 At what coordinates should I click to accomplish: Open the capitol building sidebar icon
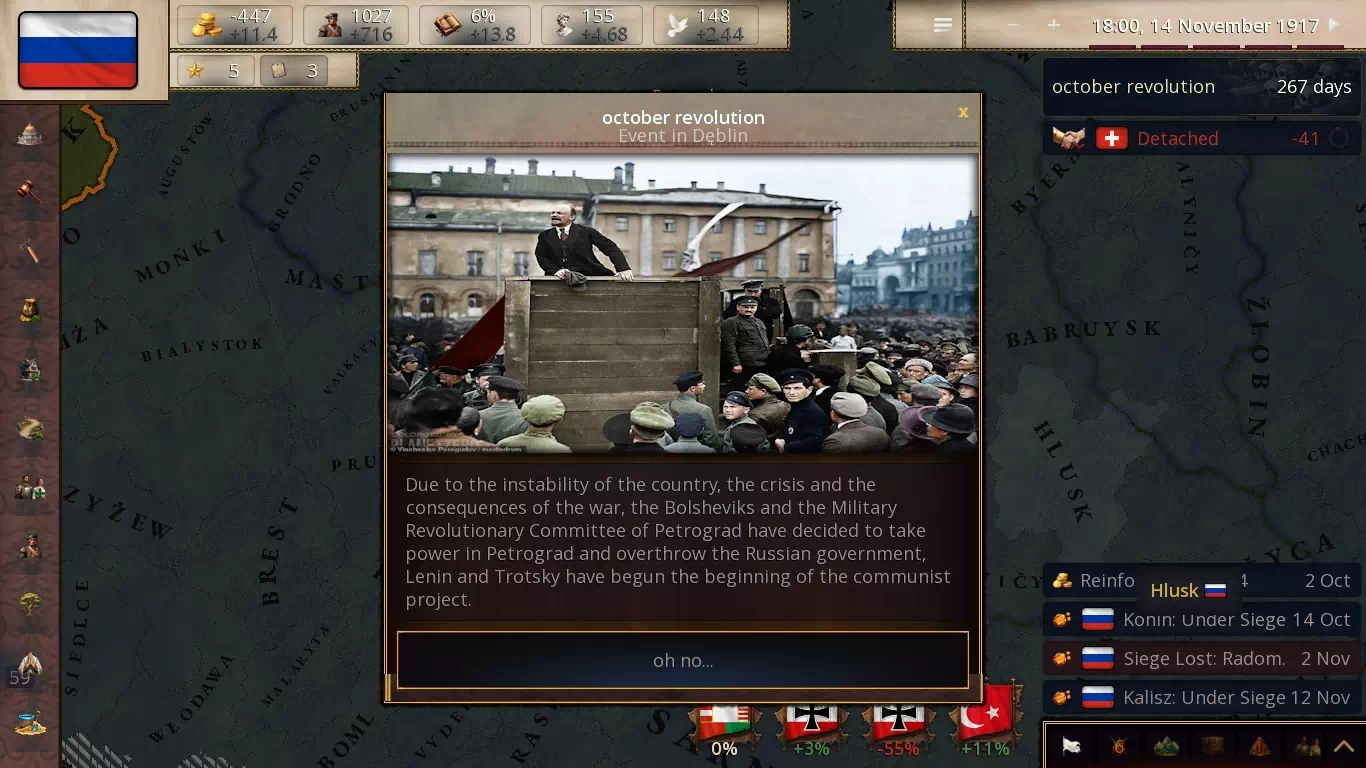point(30,134)
